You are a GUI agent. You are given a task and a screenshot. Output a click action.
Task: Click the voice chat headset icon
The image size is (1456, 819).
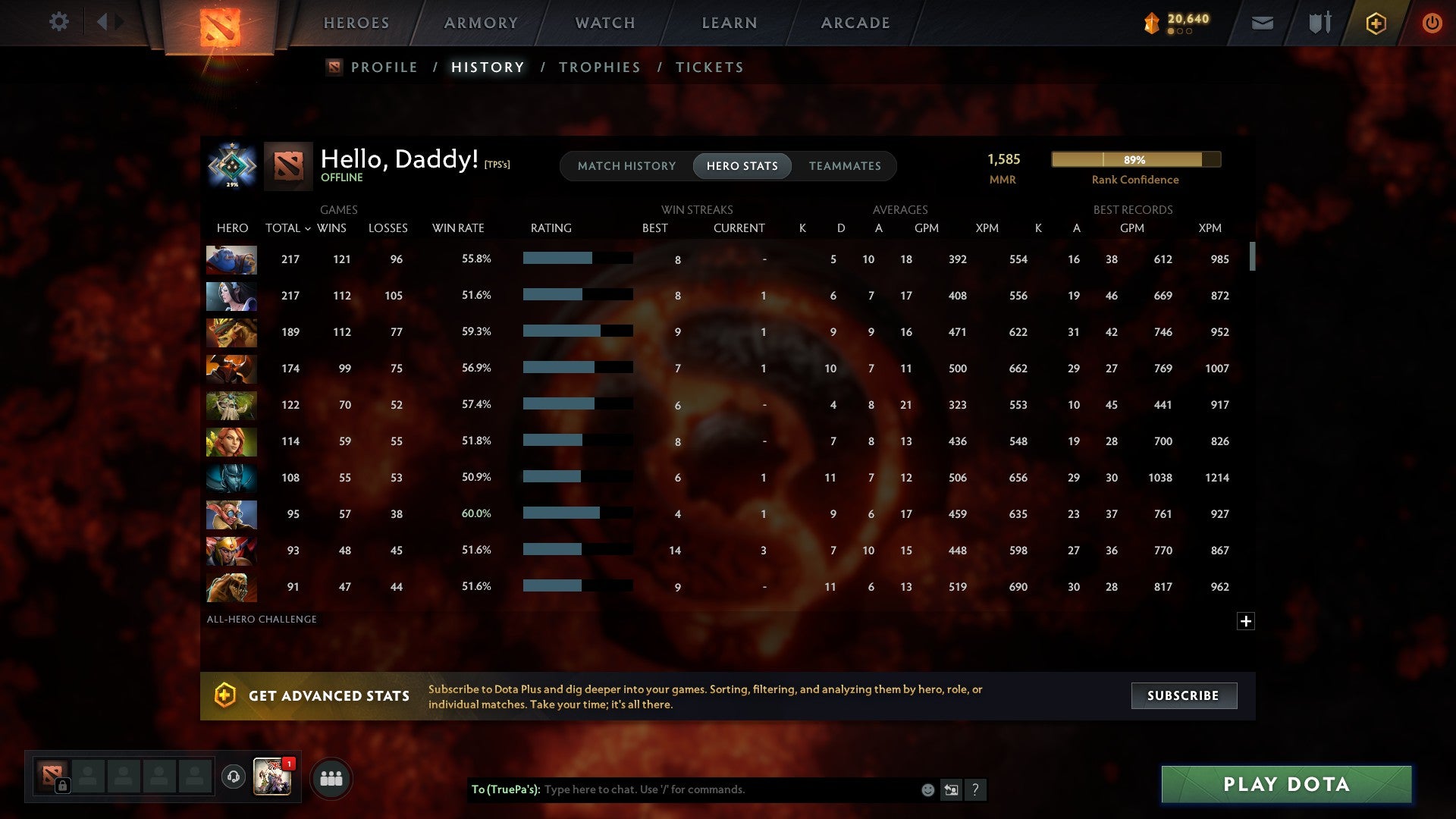pyautogui.click(x=234, y=777)
